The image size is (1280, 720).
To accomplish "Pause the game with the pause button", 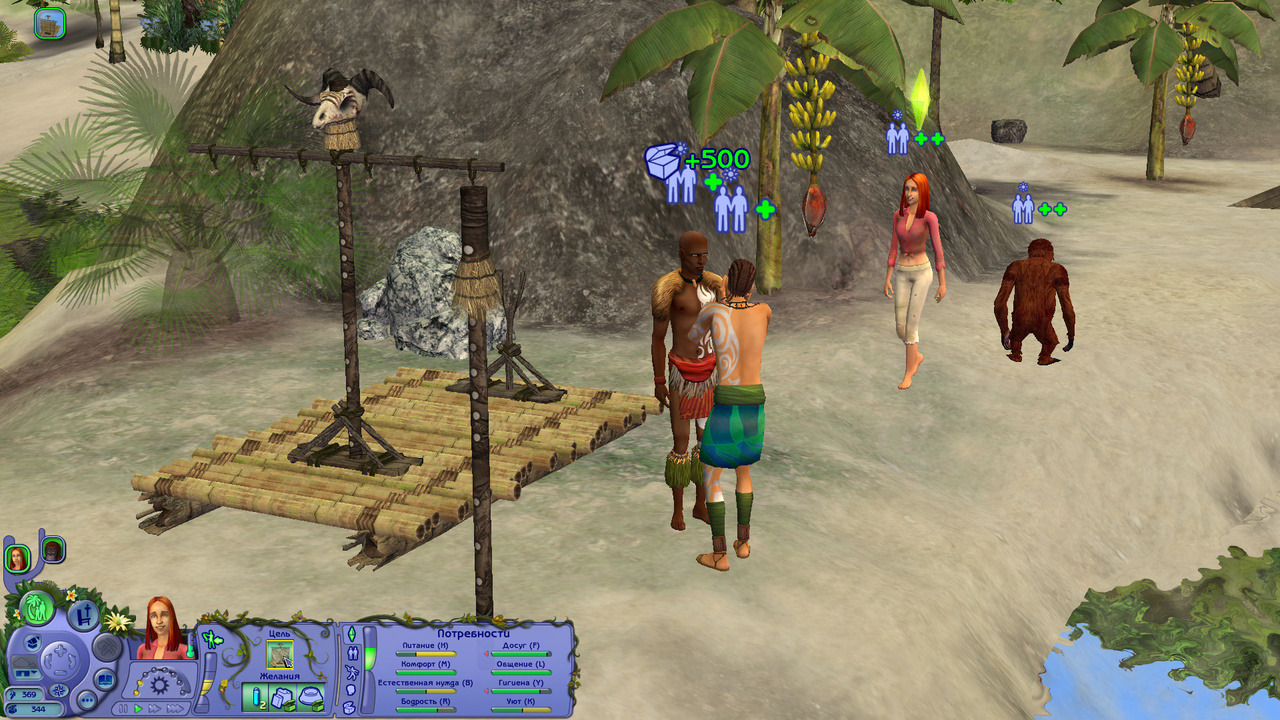I will click(122, 708).
